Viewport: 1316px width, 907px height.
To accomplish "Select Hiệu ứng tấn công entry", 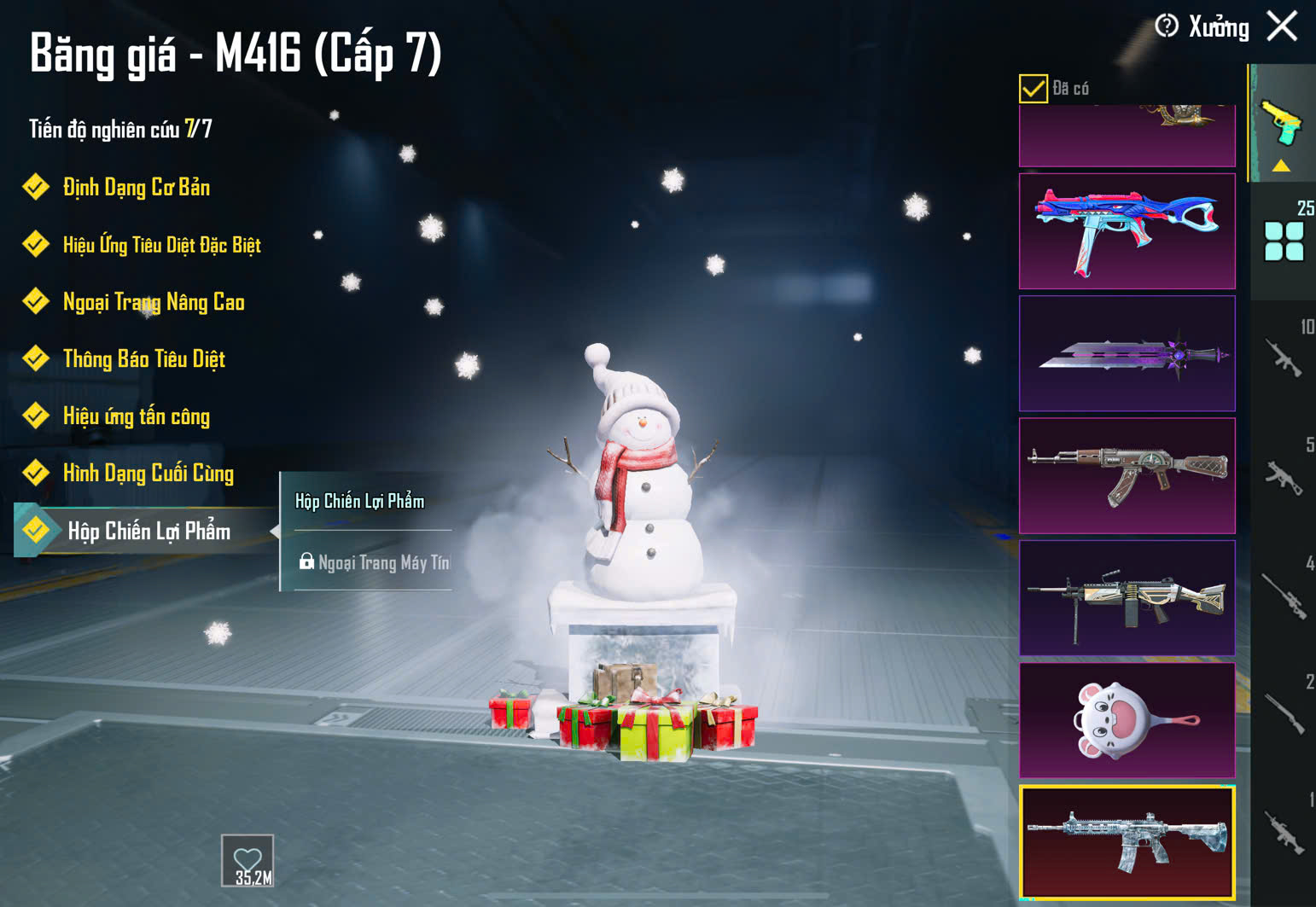I will 136,416.
